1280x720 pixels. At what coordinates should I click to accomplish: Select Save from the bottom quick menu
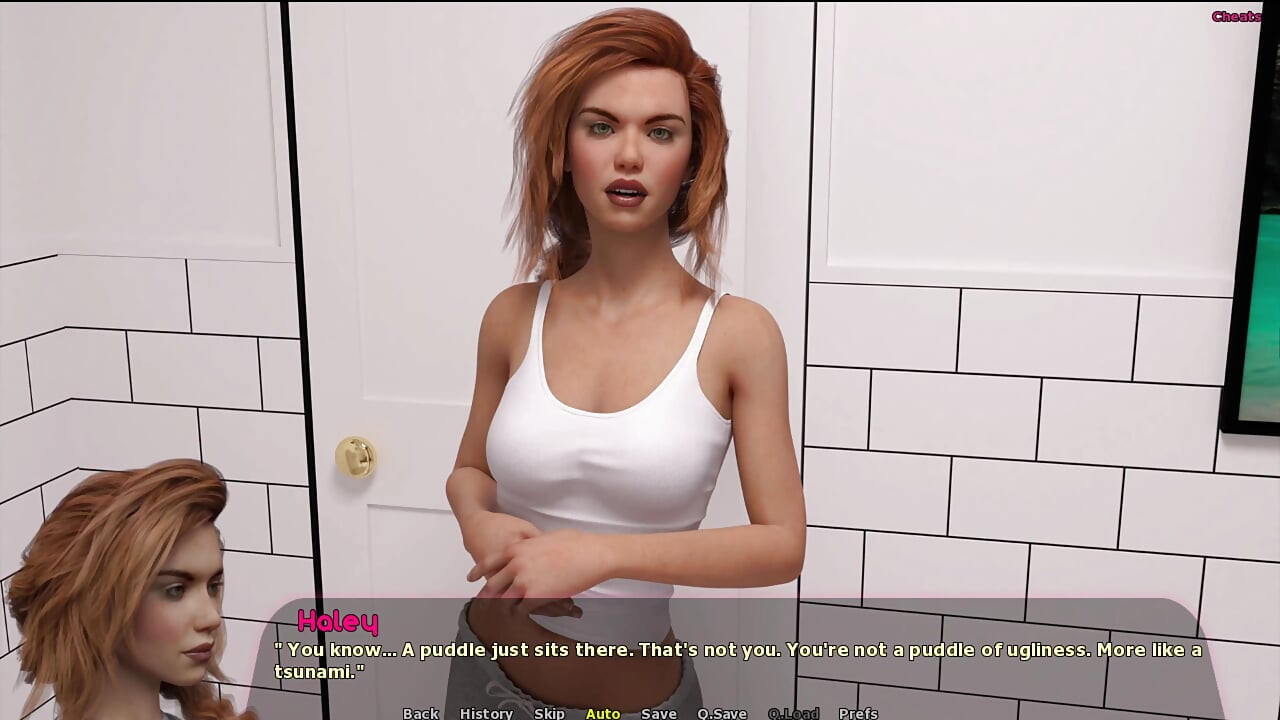tap(658, 713)
